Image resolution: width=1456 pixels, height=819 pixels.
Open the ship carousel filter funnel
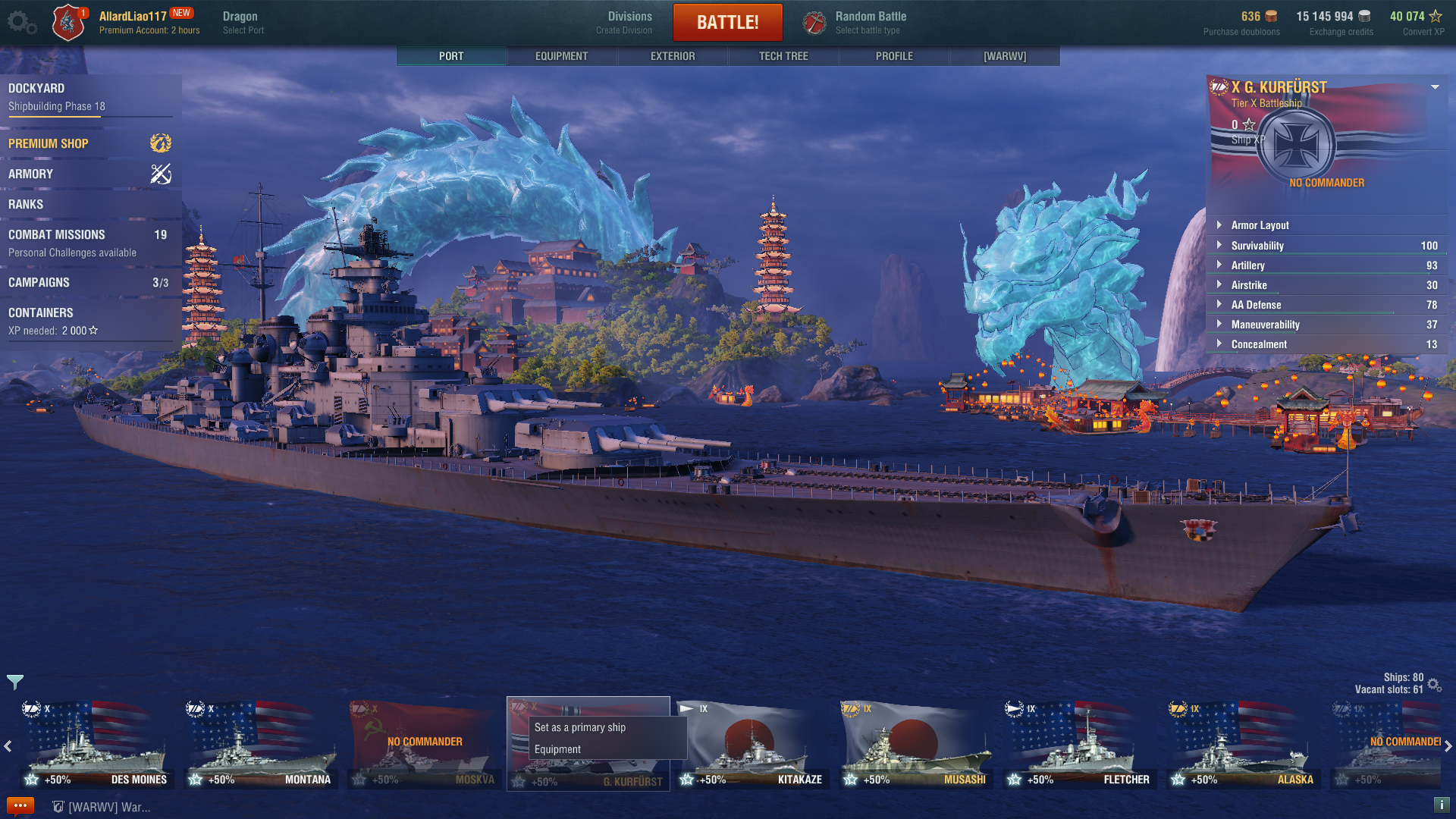coord(15,682)
